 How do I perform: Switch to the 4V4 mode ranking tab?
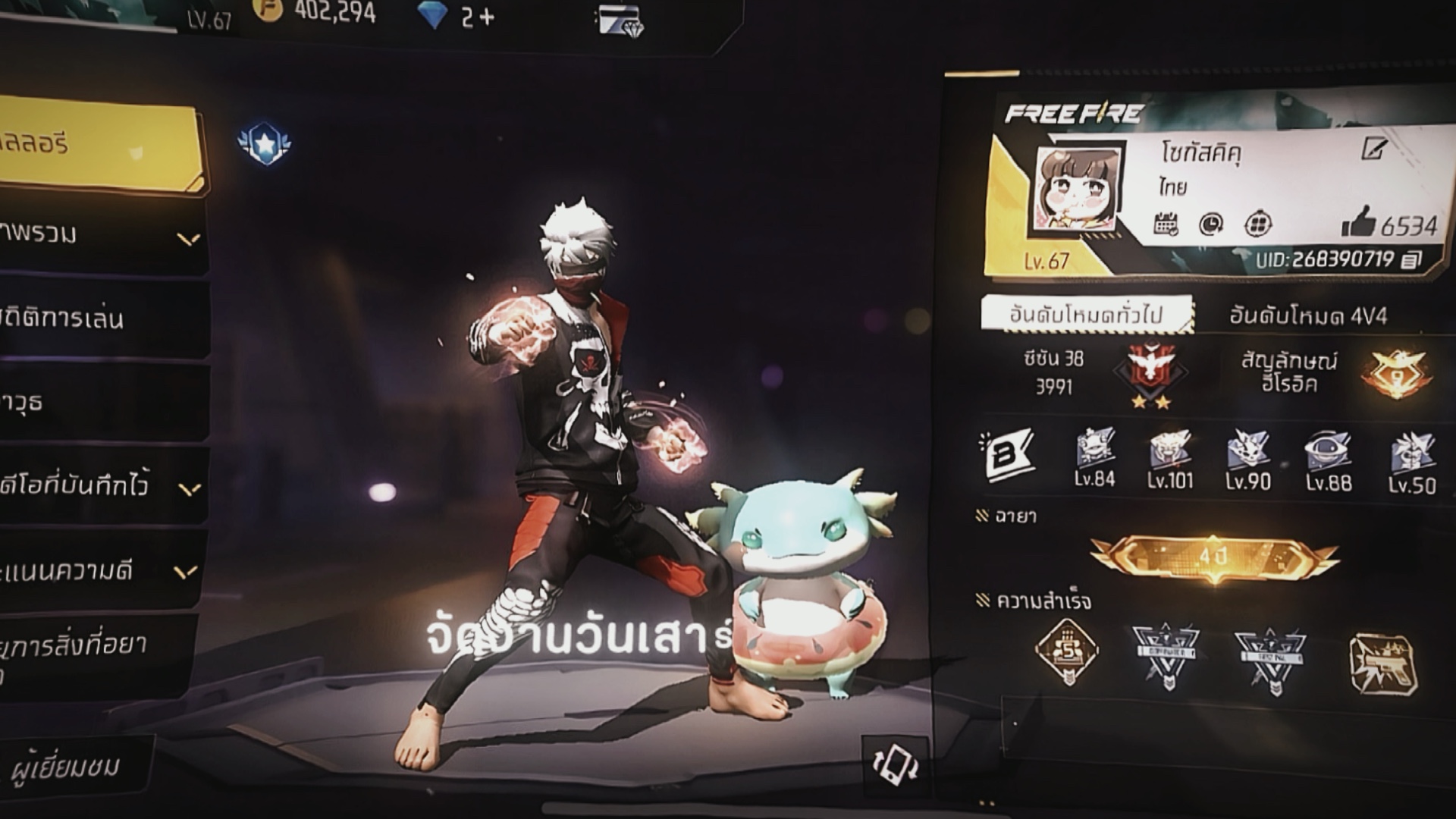coord(1308,316)
